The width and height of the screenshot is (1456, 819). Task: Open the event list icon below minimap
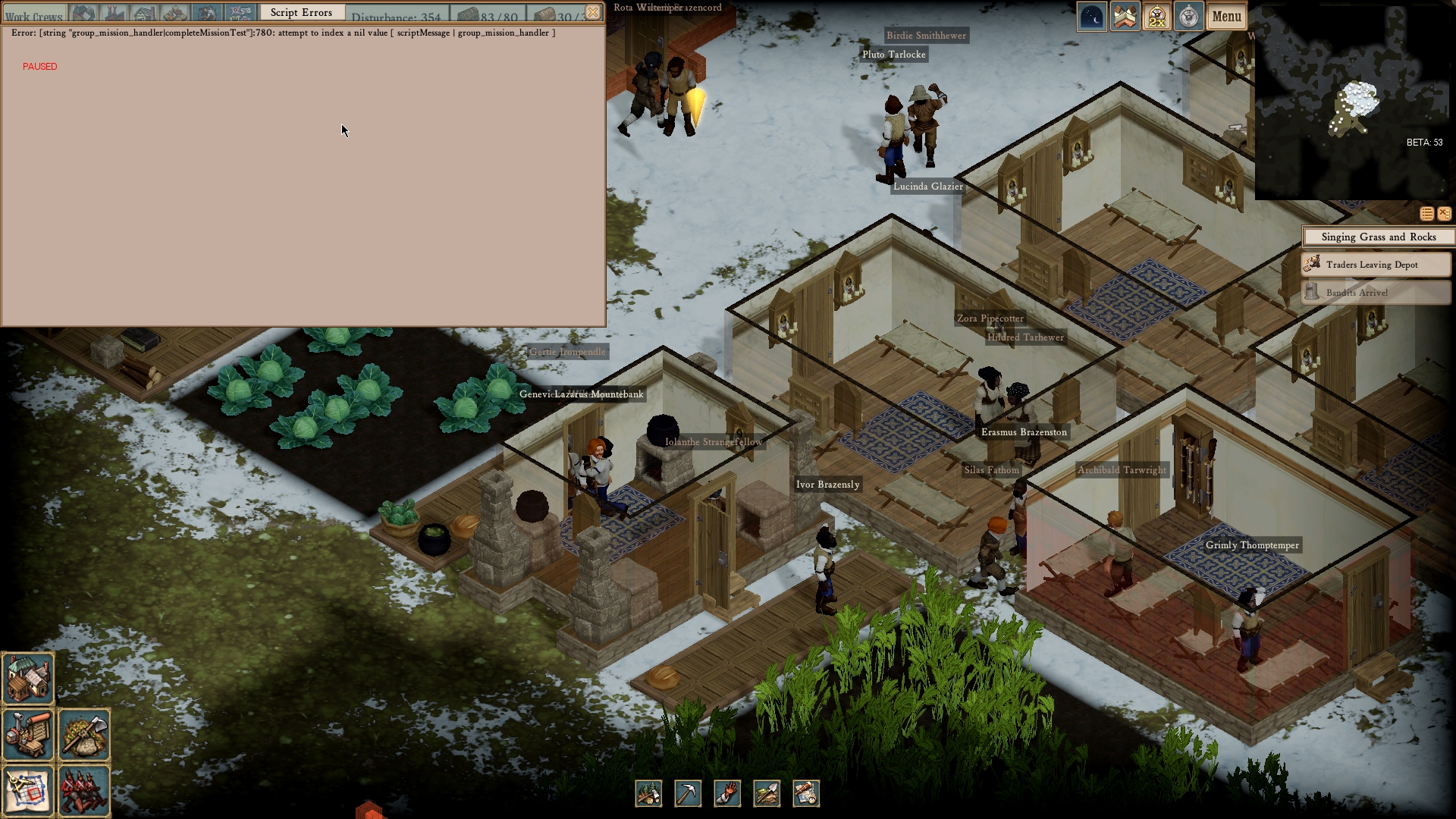point(1426,214)
